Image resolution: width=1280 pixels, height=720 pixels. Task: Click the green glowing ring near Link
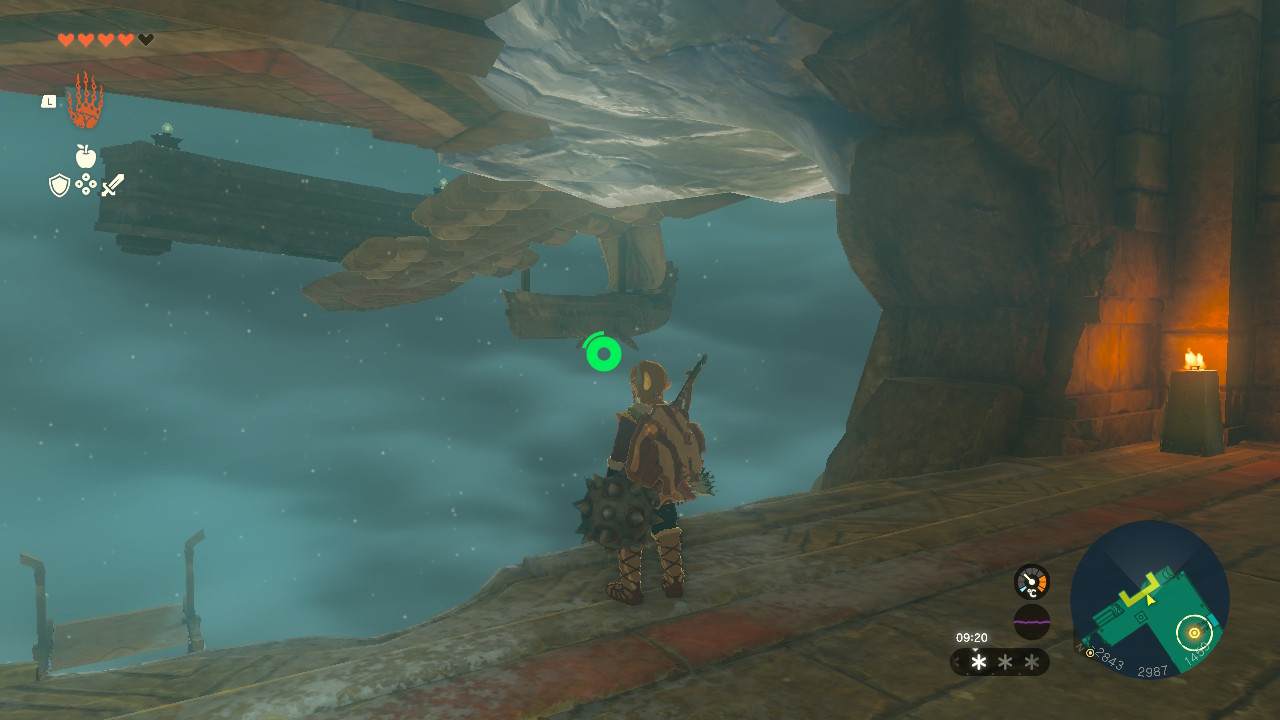coord(602,353)
